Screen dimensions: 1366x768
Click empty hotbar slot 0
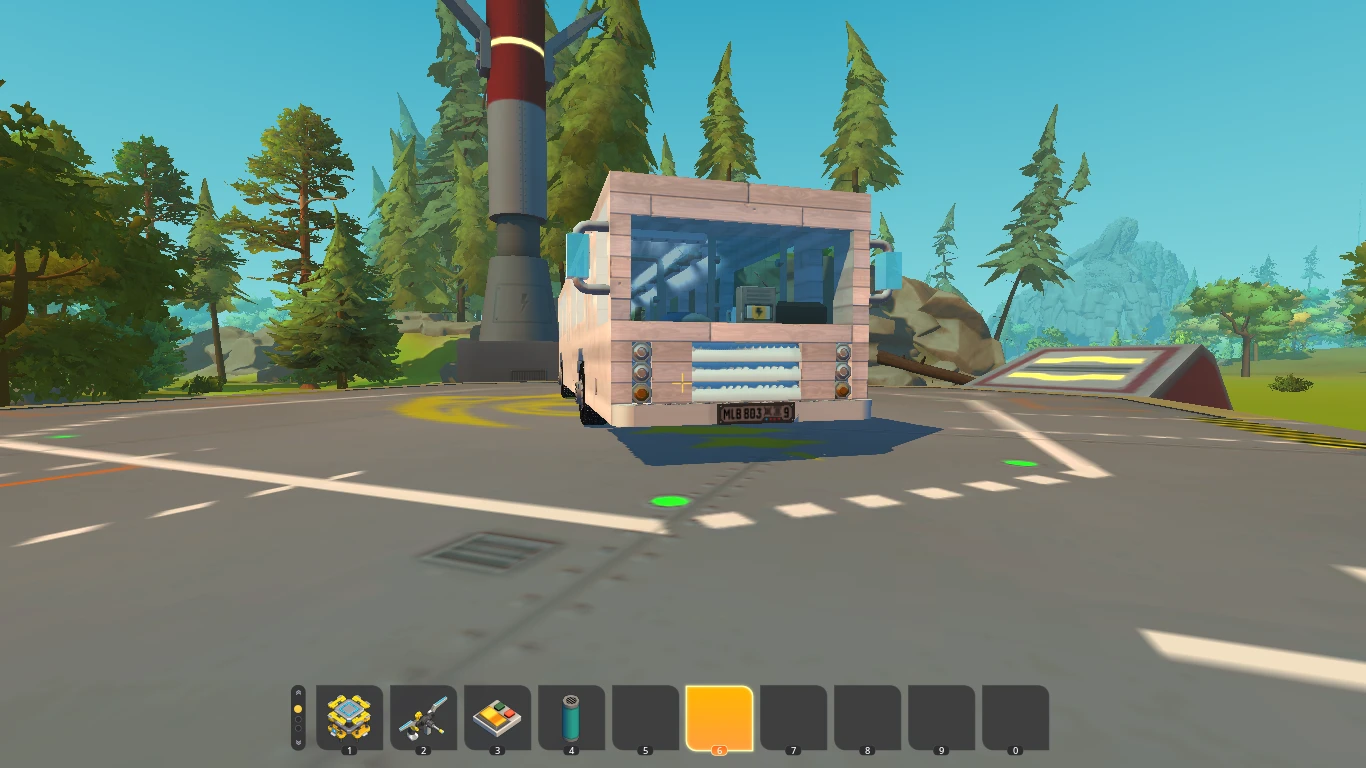pyautogui.click(x=1013, y=716)
